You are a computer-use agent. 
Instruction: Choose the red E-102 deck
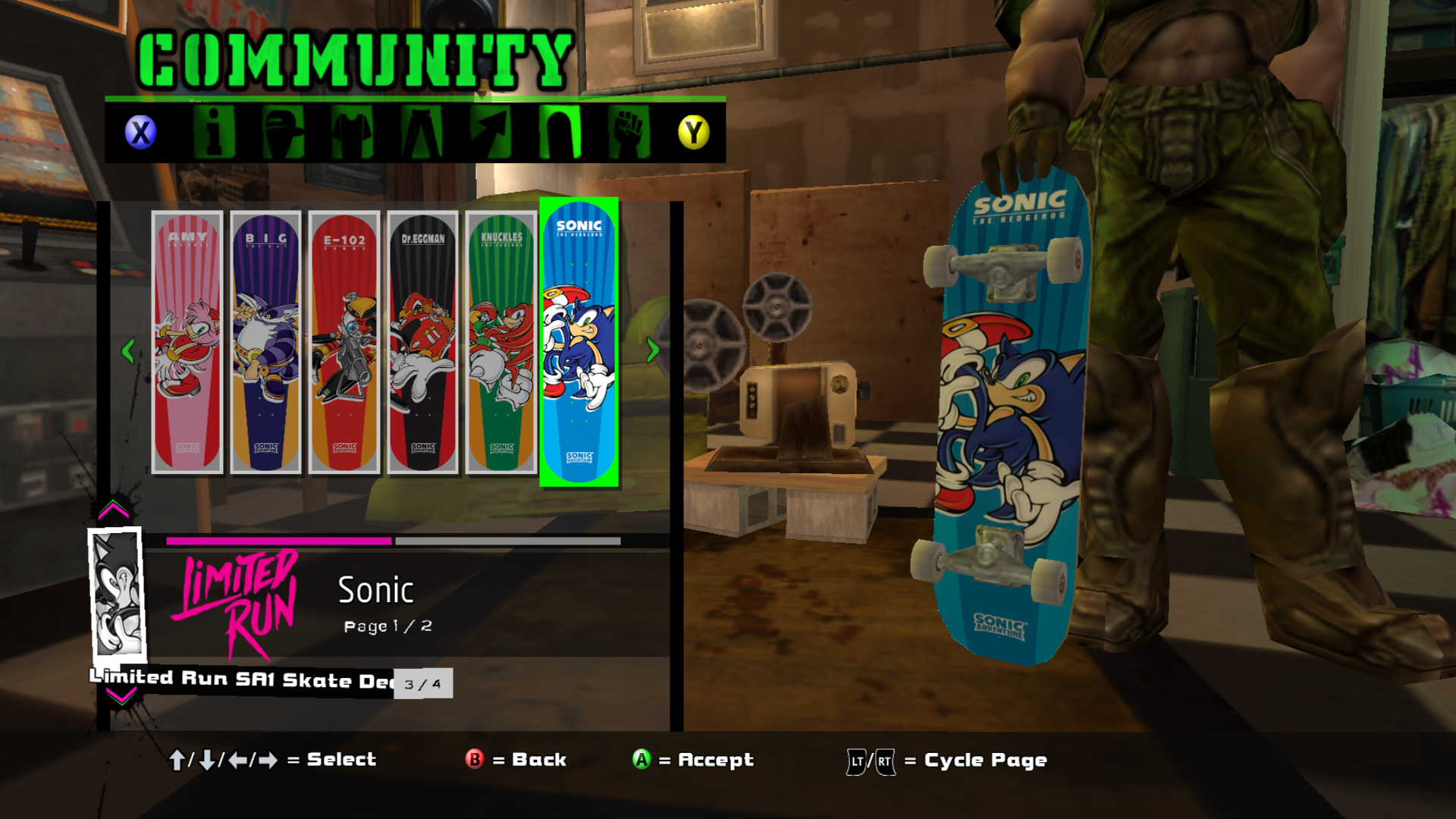[x=344, y=342]
